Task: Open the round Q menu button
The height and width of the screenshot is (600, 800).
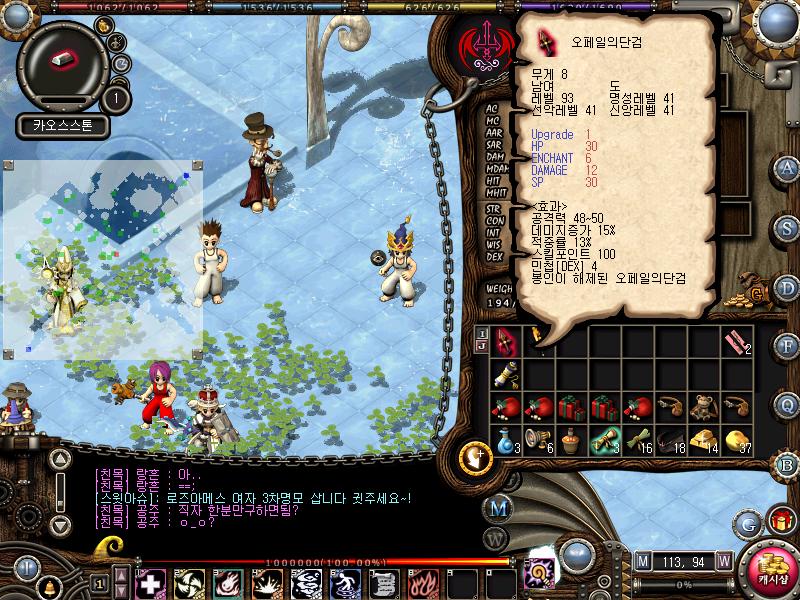Action: coord(787,404)
